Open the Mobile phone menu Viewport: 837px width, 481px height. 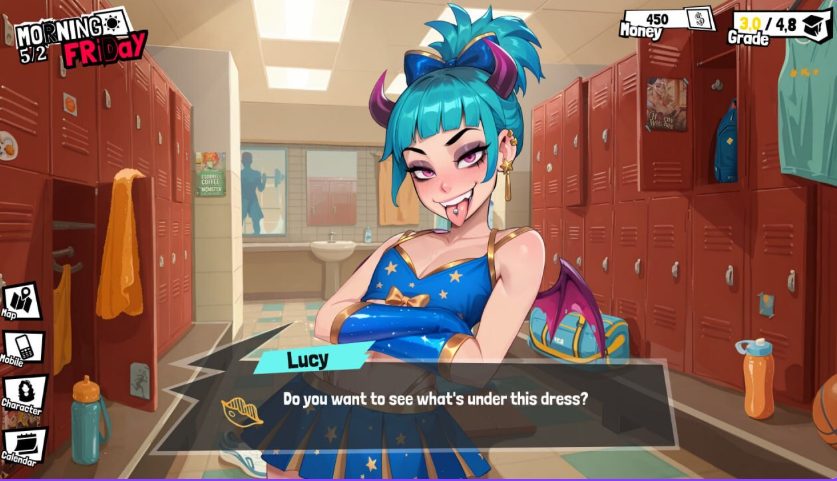21,345
